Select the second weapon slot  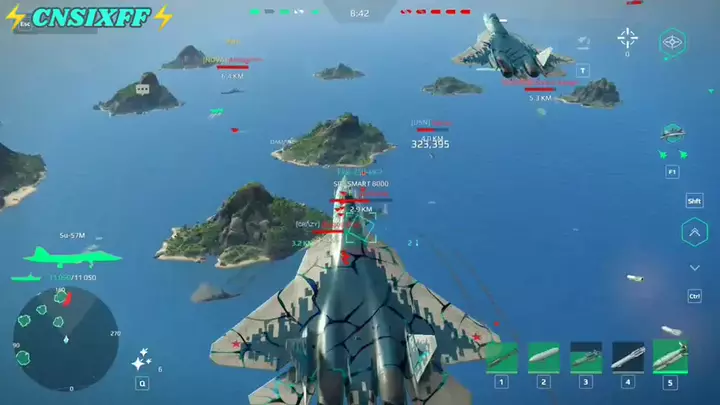[x=543, y=357]
